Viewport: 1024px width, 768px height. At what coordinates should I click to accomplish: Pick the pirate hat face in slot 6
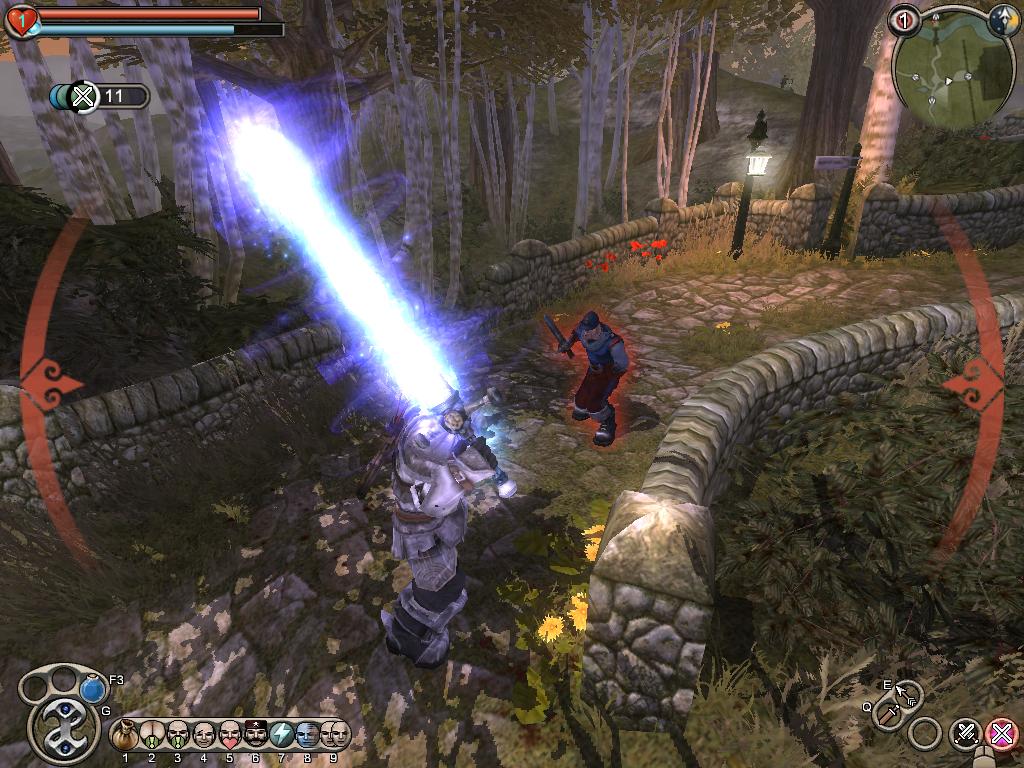pyautogui.click(x=256, y=735)
